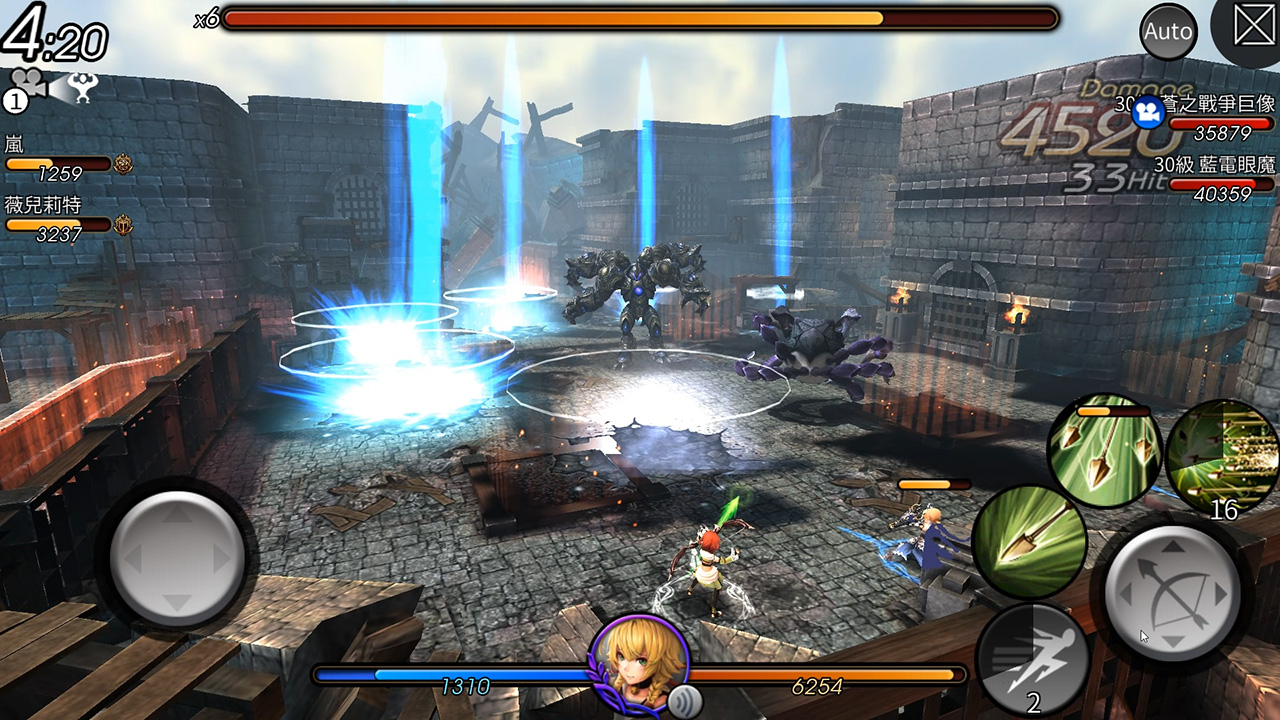
Task: Toggle the Auto battle button
Action: 1168,31
